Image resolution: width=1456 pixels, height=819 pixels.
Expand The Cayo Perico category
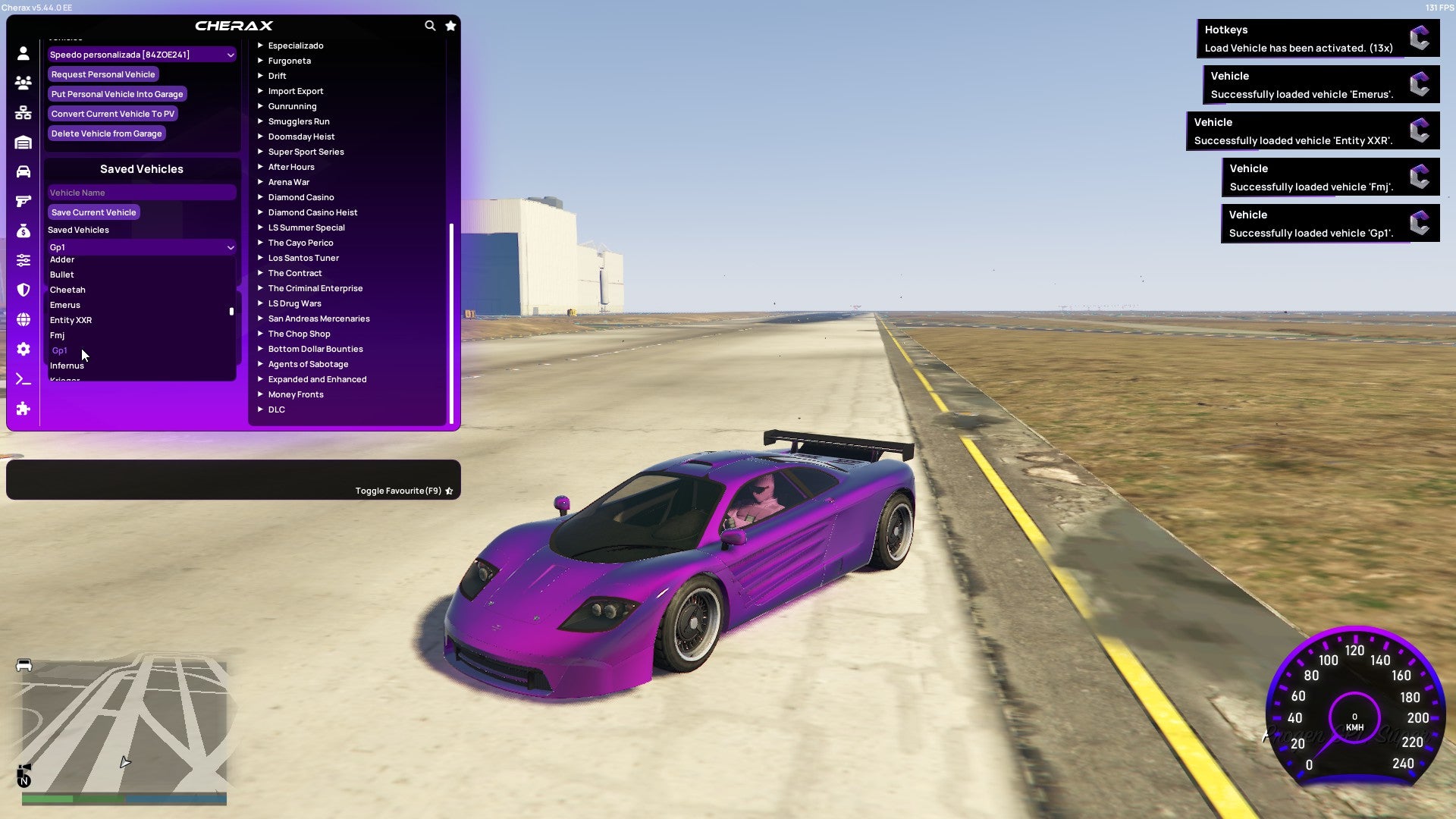pos(301,243)
